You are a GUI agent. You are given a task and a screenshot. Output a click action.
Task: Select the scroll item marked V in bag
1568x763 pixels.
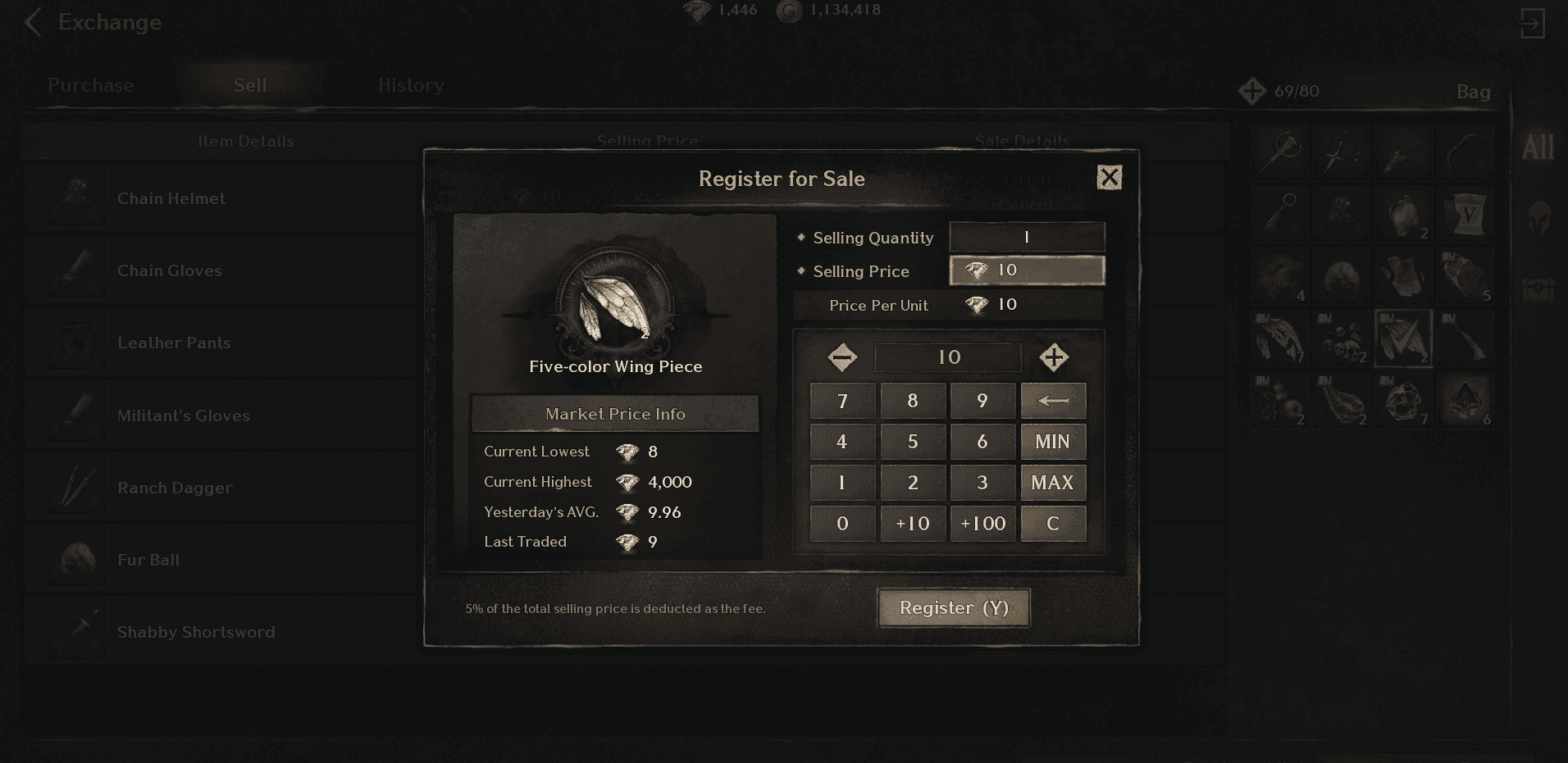coord(1465,213)
